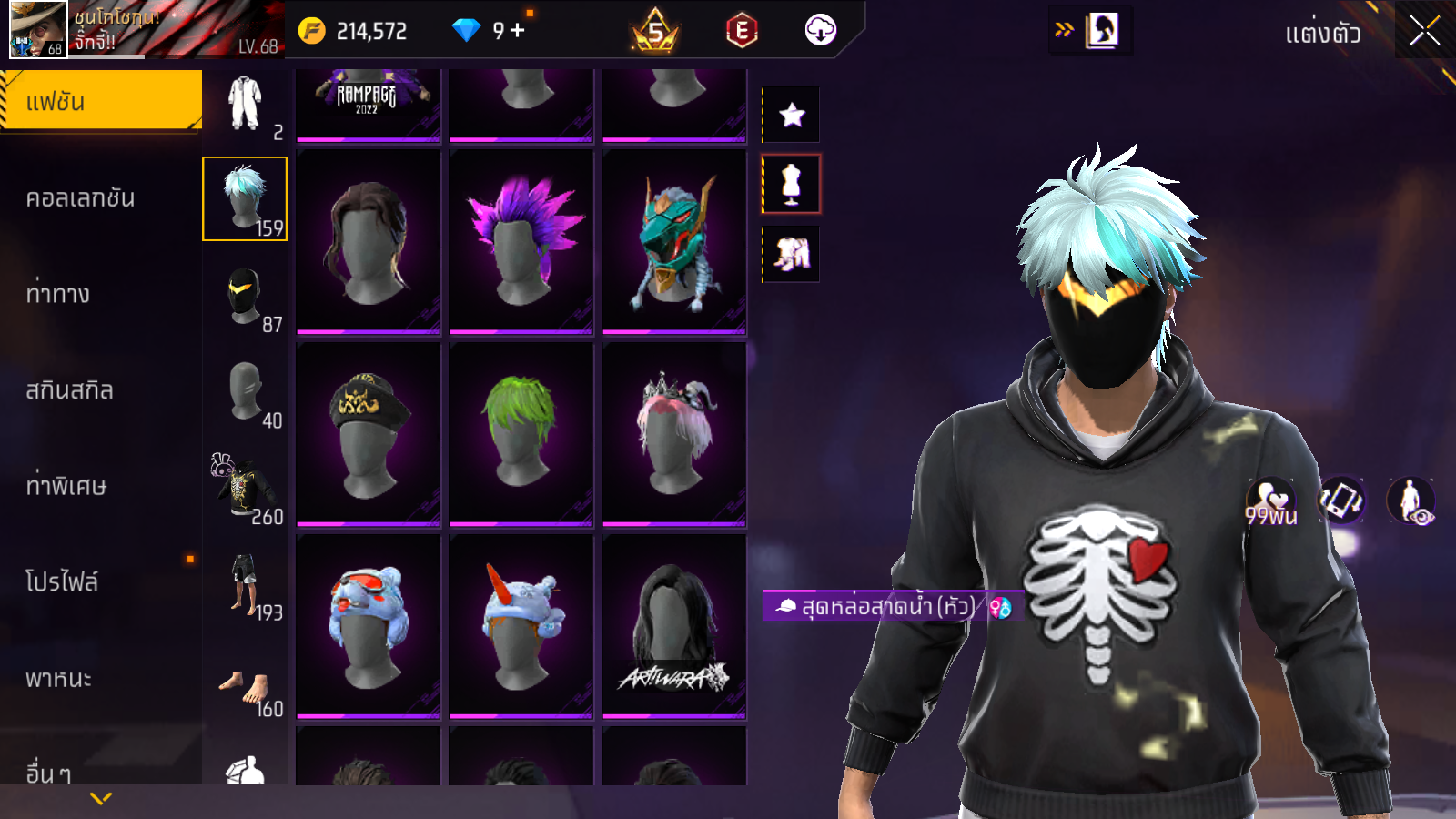Select the bare feet shoes category

tap(245, 689)
